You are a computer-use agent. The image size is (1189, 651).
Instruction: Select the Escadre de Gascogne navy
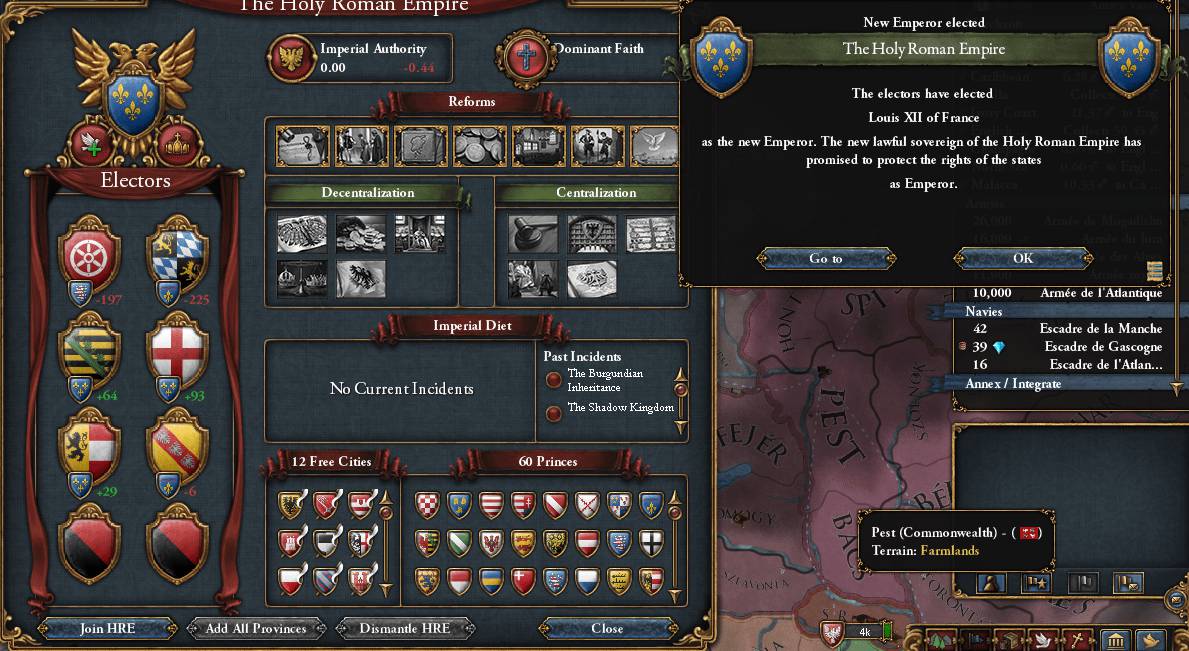[x=1062, y=347]
